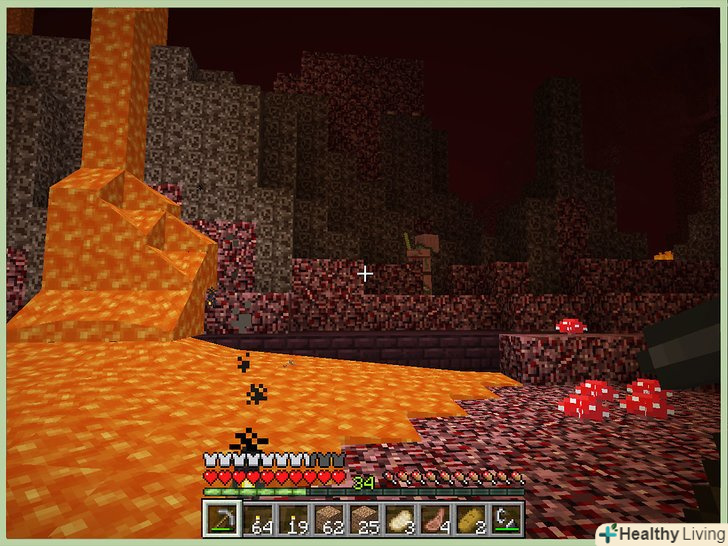728x546 pixels.
Task: Switch to the flint and steel slot
Action: 507,518
